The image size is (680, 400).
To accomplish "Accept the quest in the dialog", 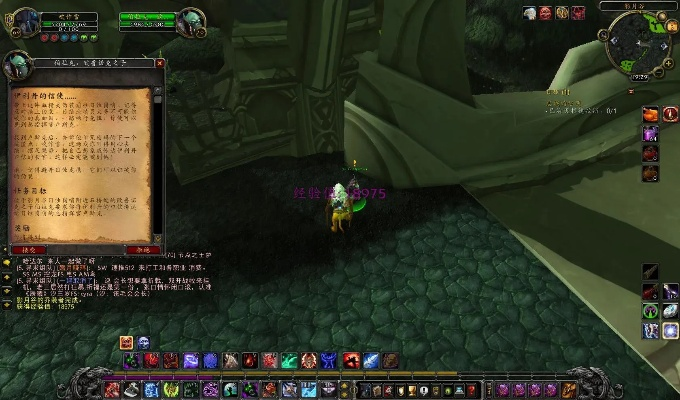I will [x=29, y=249].
